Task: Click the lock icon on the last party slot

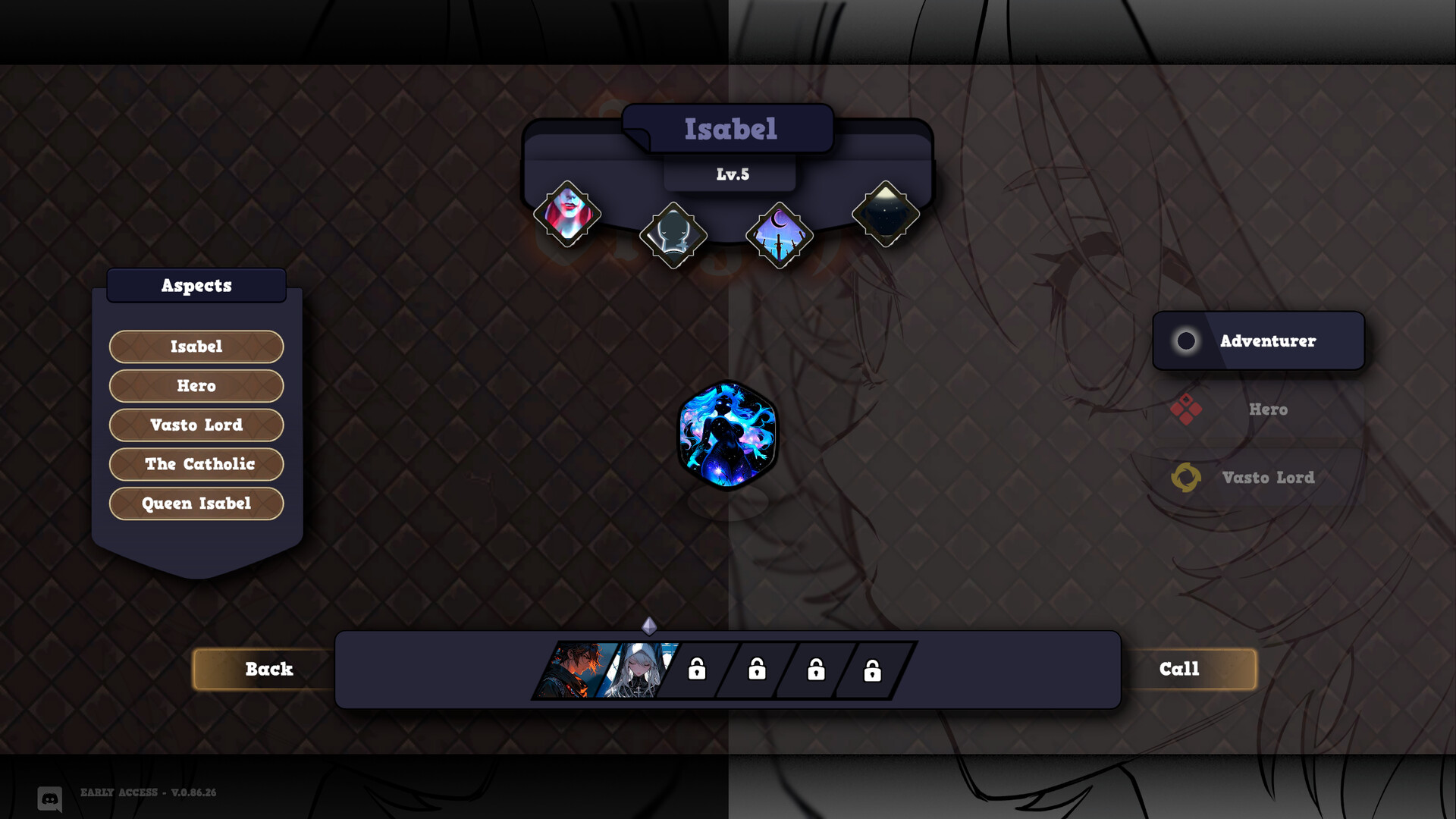Action: click(873, 670)
